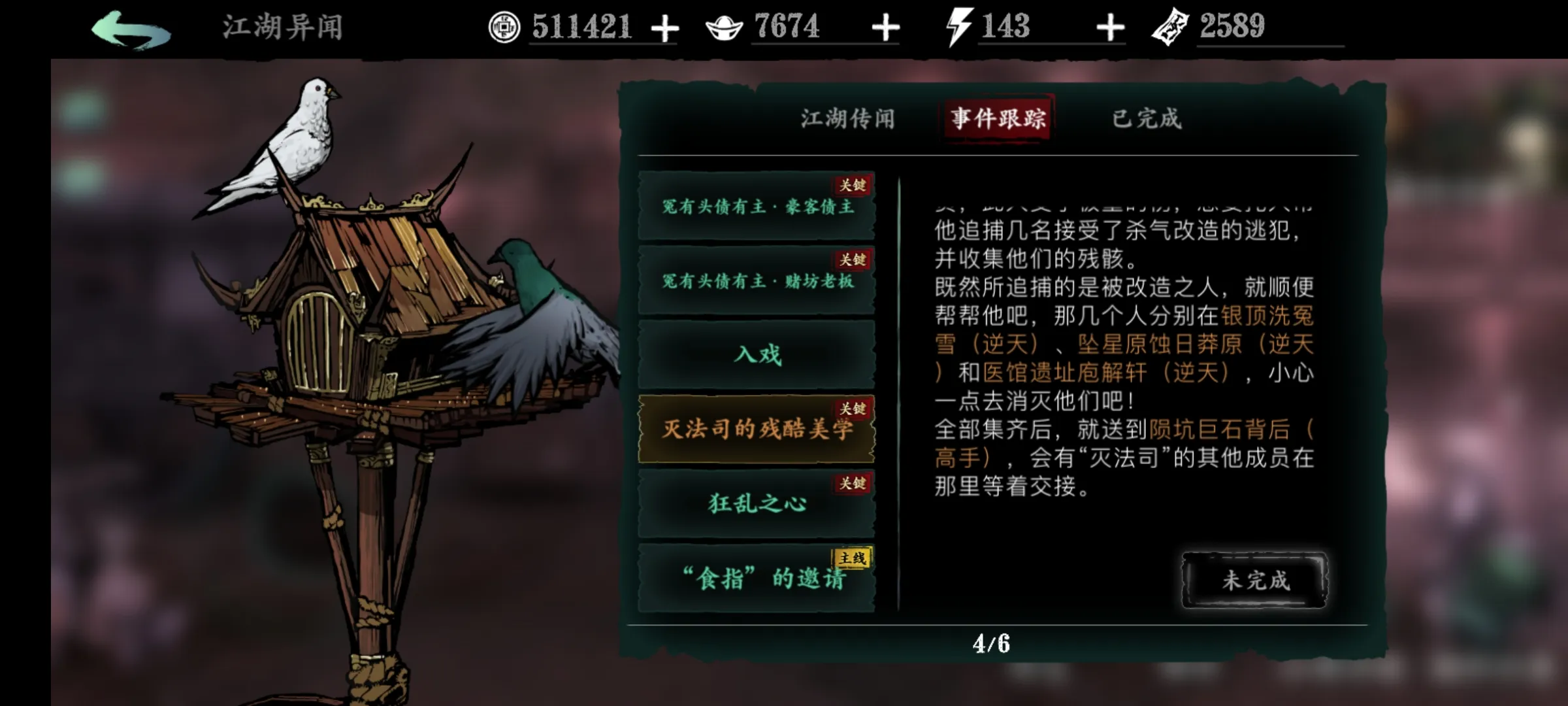
Task: Select the 入戏 quest entry
Action: [757, 354]
